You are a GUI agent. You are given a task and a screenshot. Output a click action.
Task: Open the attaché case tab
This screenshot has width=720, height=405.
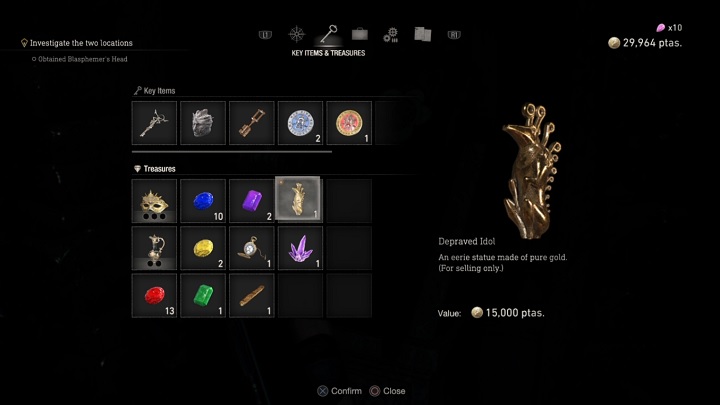pyautogui.click(x=360, y=34)
